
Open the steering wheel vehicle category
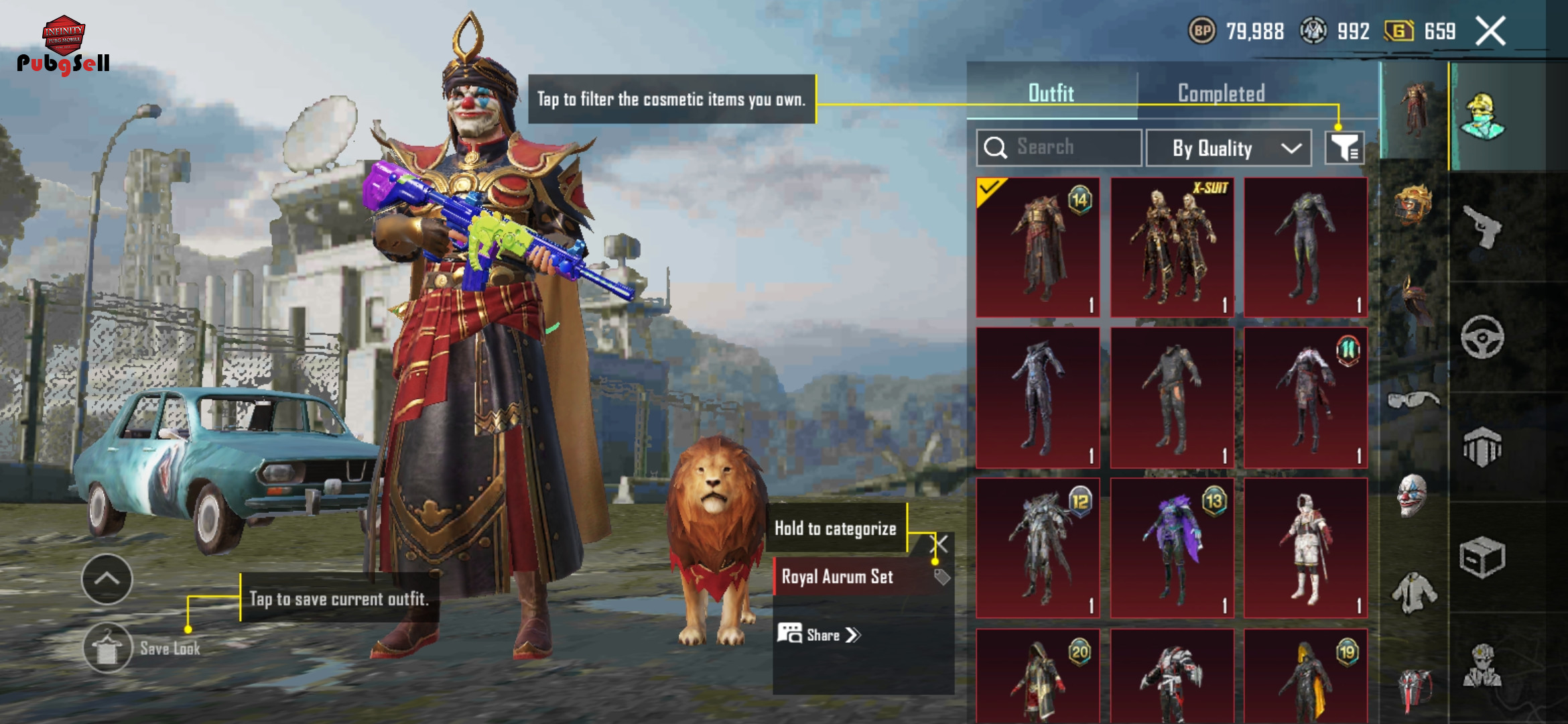(x=1482, y=337)
